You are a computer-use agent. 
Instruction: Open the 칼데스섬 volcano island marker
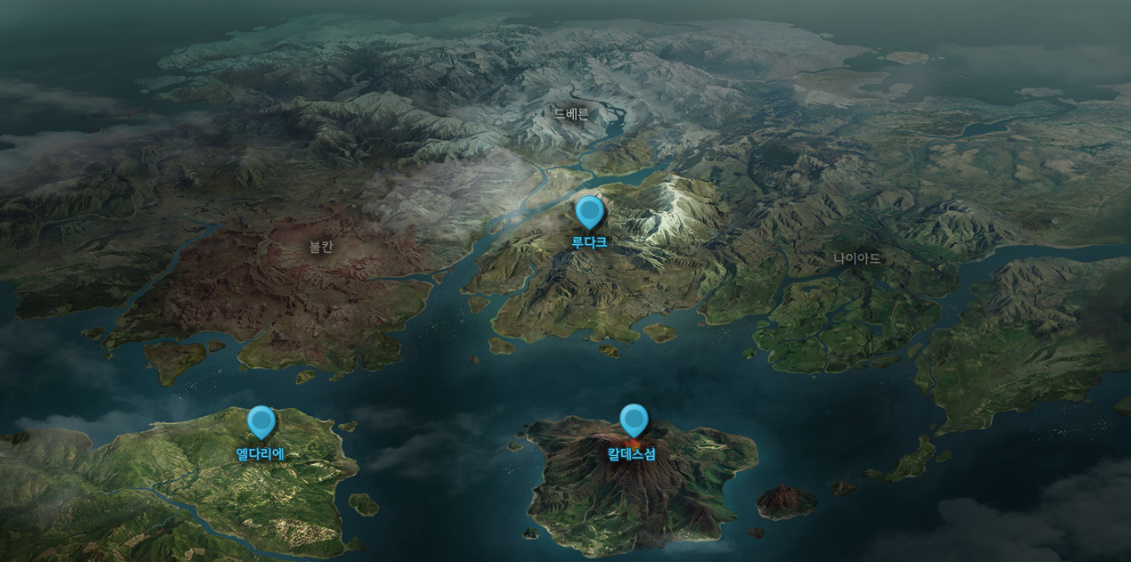pos(633,421)
